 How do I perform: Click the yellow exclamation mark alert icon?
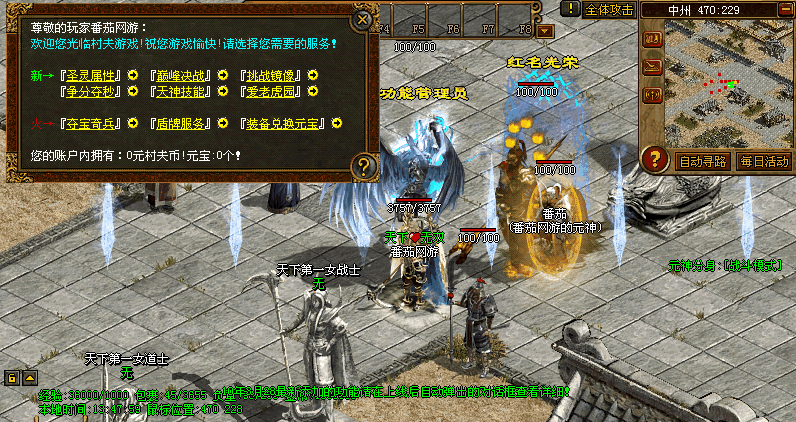(569, 9)
